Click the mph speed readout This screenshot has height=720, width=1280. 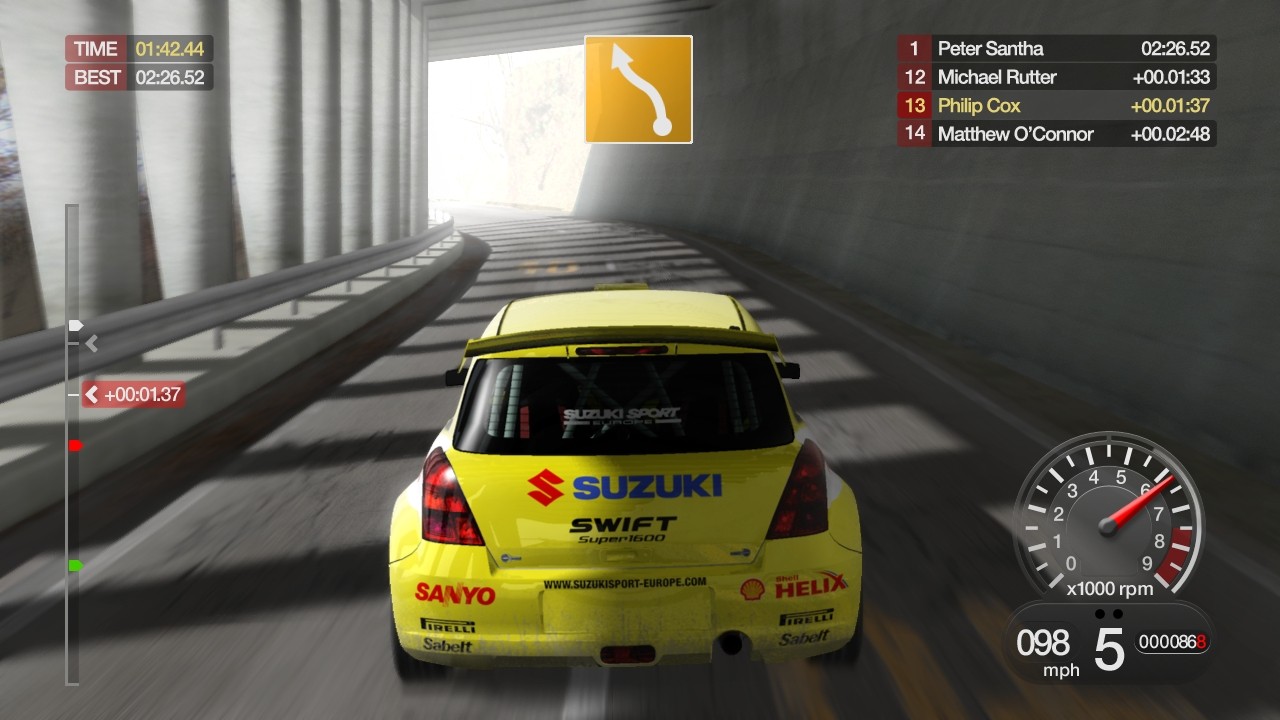pos(1042,647)
